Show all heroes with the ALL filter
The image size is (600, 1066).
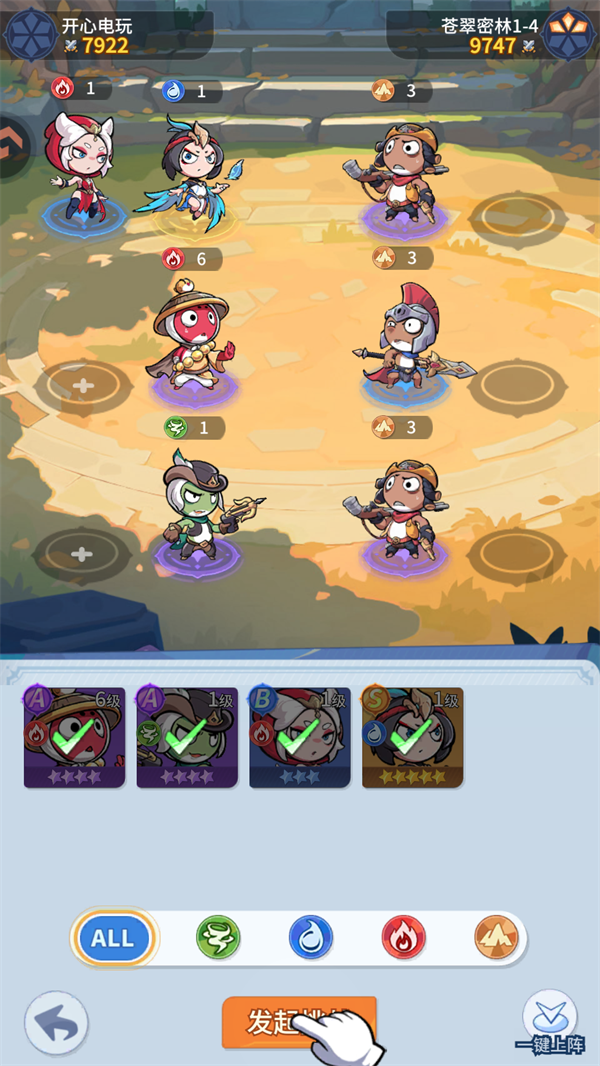click(x=112, y=938)
